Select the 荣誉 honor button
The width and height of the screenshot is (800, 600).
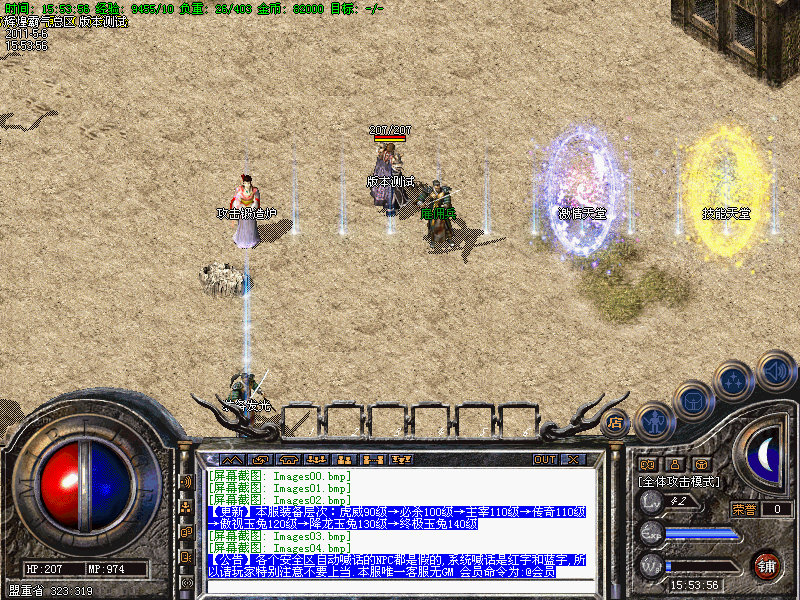point(744,509)
